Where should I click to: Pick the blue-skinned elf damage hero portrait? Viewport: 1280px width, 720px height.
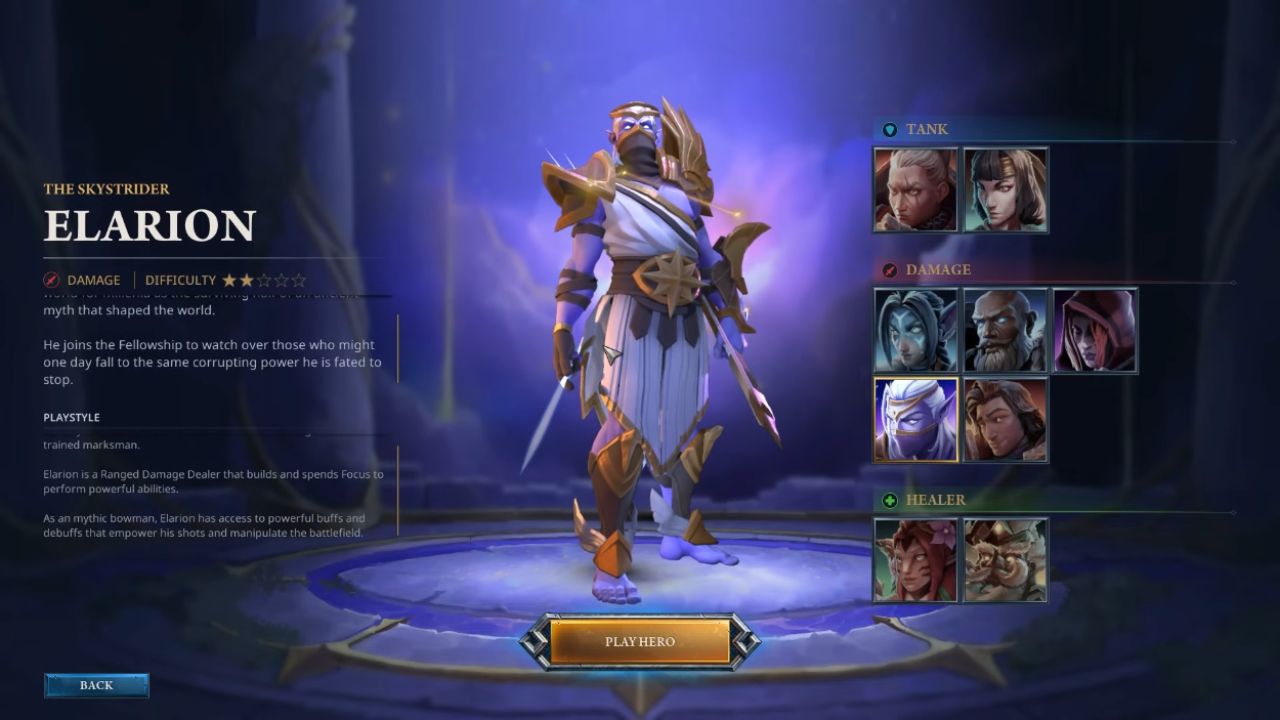coord(915,330)
